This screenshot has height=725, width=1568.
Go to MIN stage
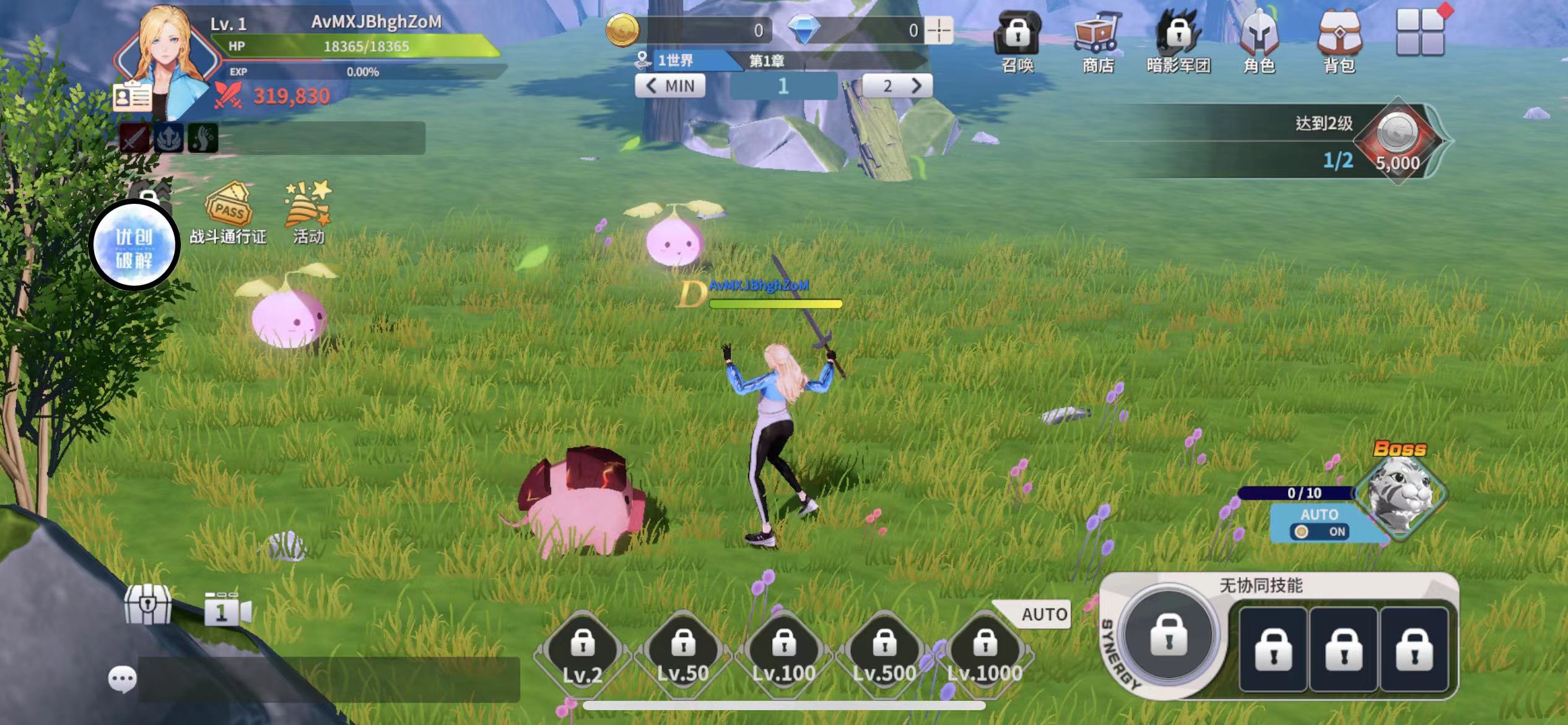pos(670,86)
